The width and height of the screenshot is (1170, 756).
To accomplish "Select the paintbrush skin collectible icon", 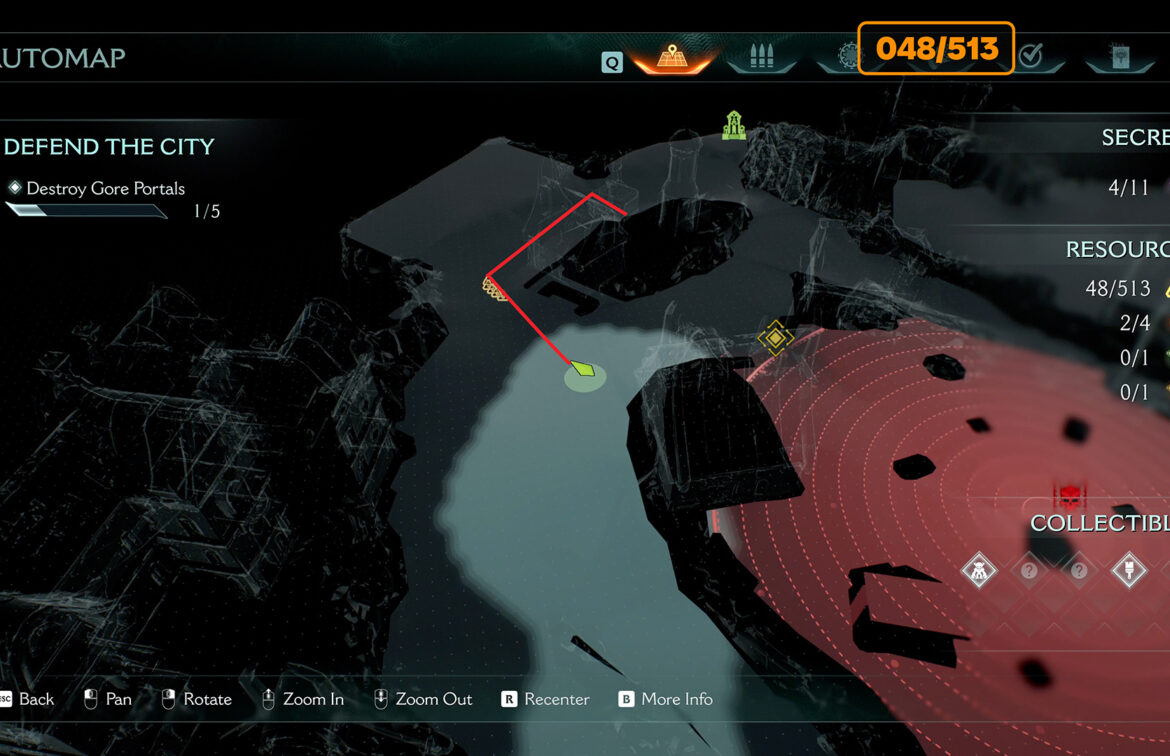I will [x=1128, y=571].
